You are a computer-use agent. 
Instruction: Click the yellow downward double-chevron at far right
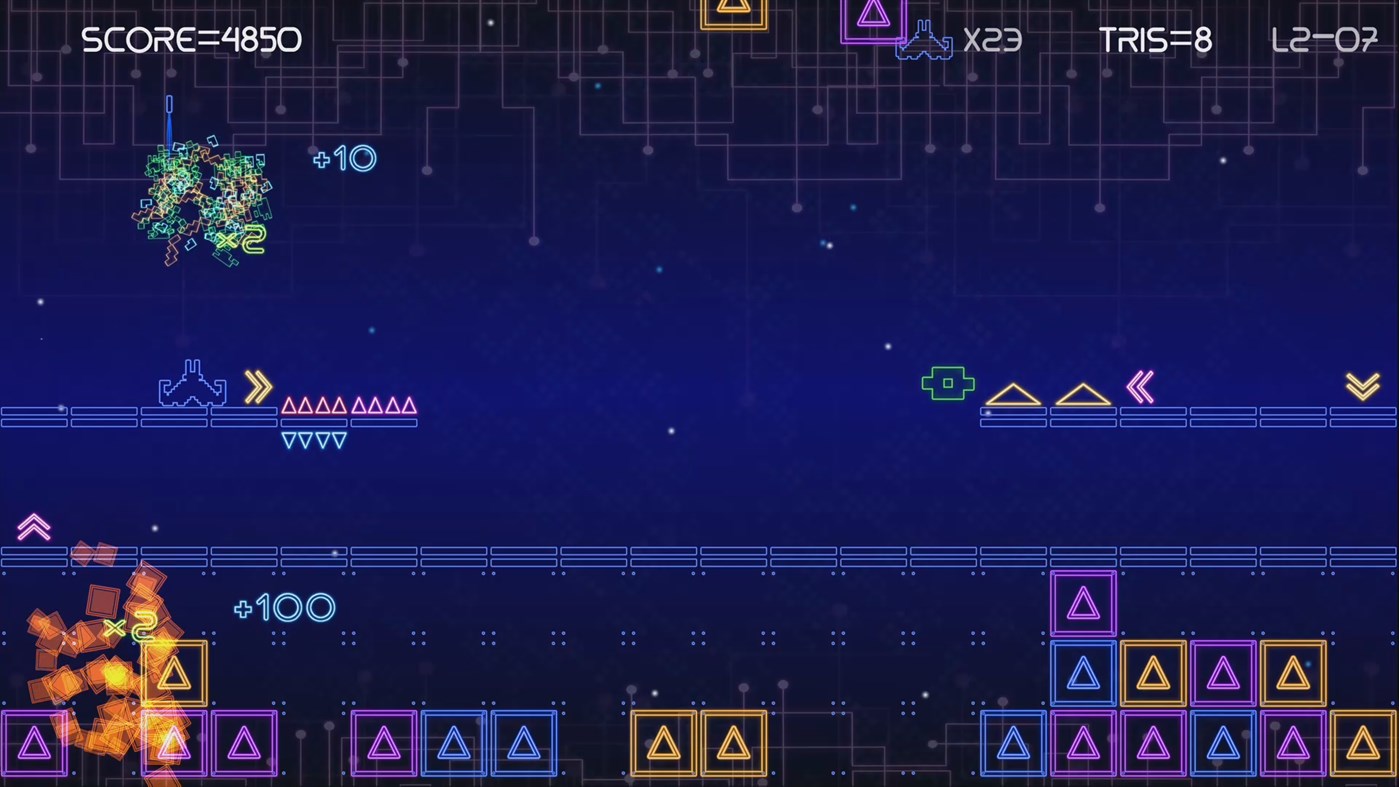click(x=1362, y=385)
